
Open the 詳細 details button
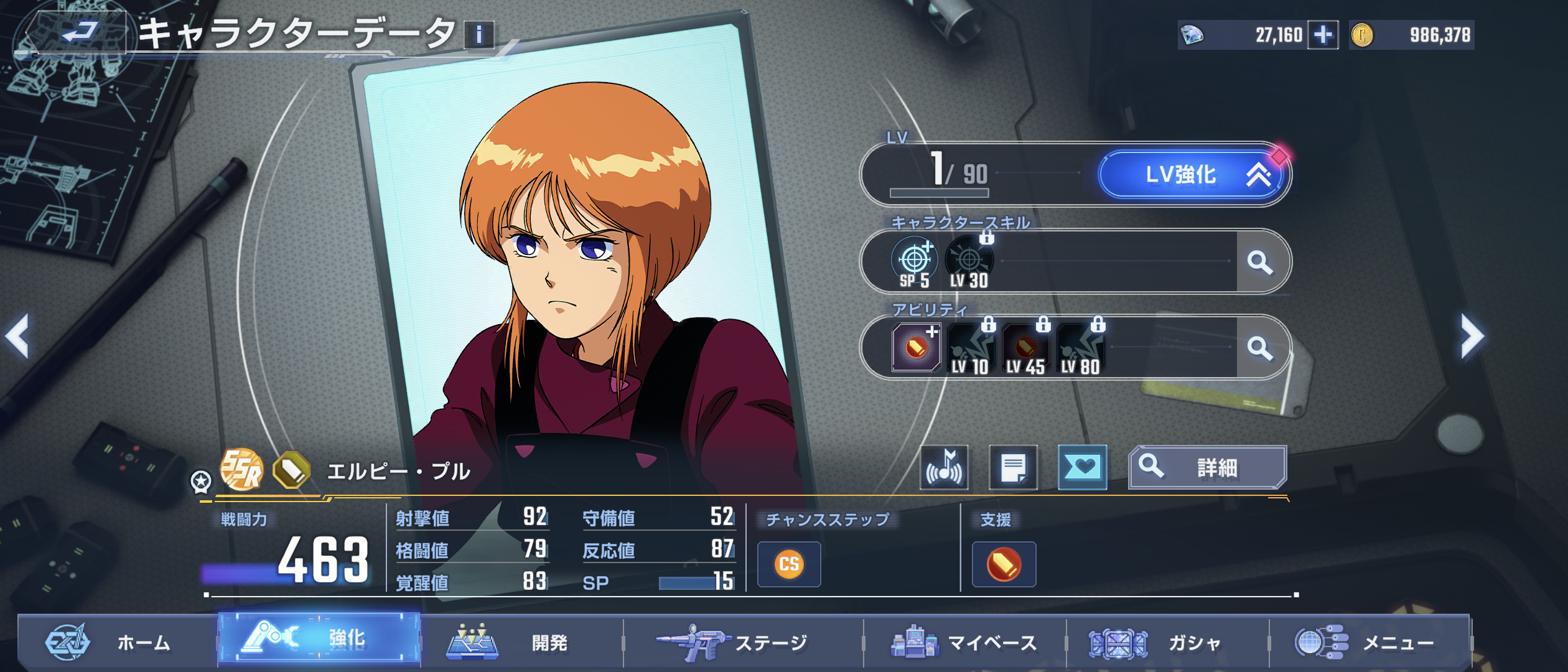click(1207, 468)
